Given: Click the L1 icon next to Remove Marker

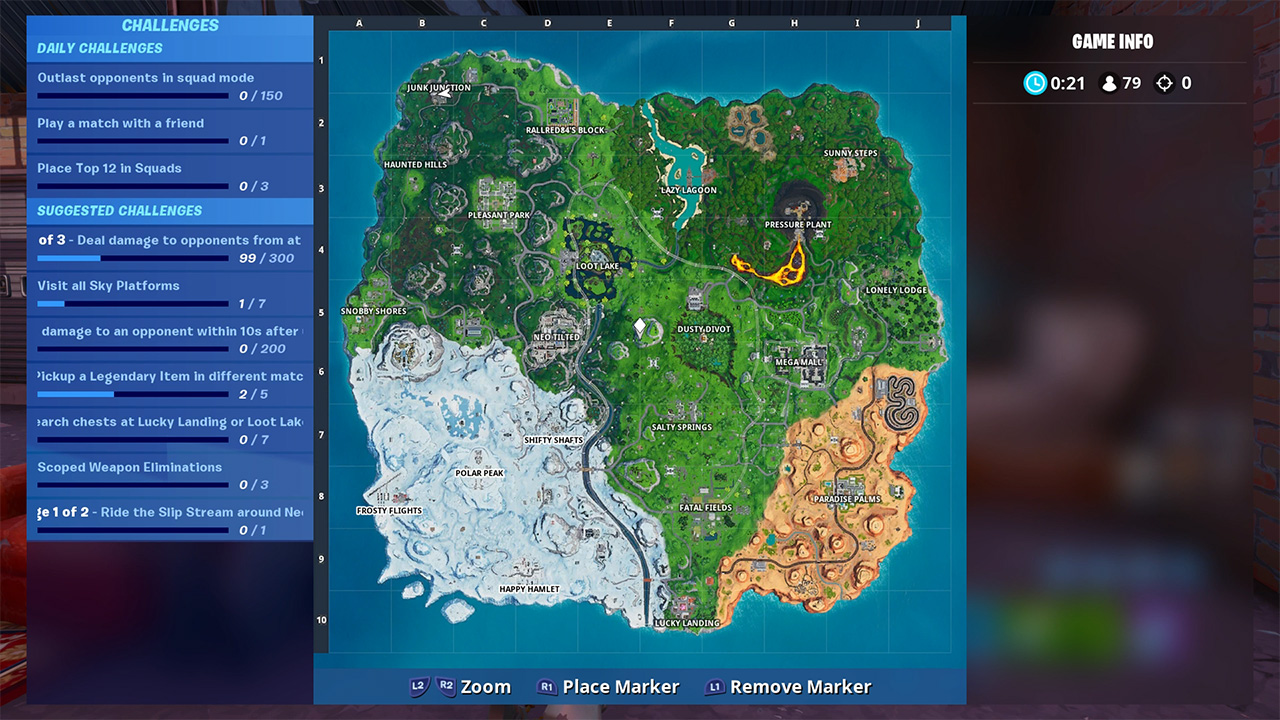Looking at the screenshot, I should click(715, 687).
